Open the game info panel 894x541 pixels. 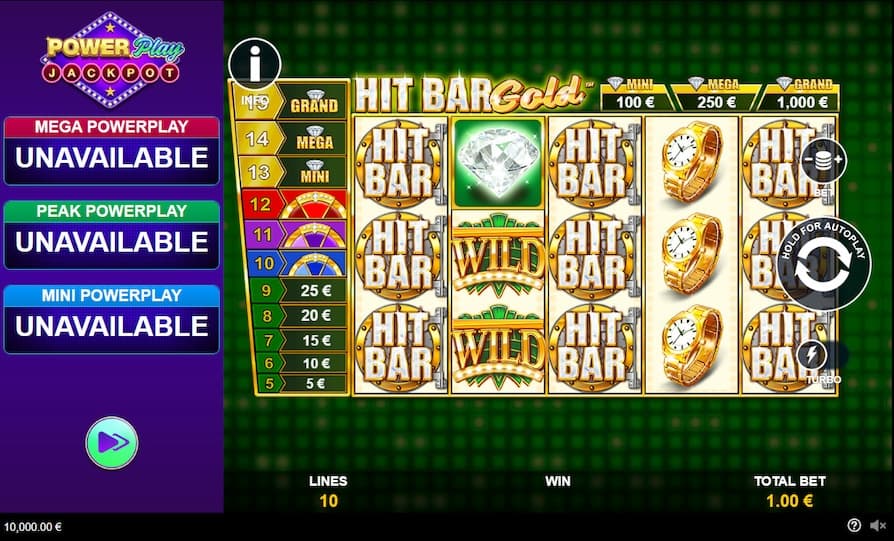[x=254, y=64]
